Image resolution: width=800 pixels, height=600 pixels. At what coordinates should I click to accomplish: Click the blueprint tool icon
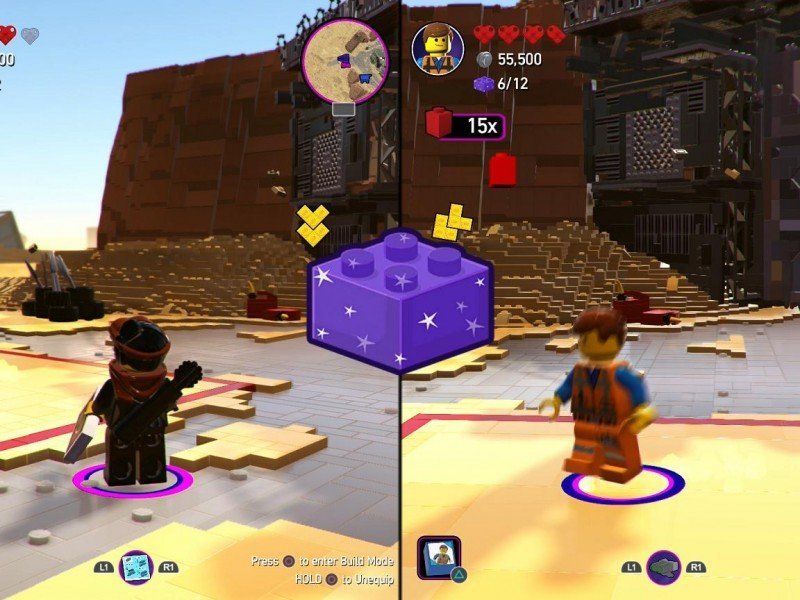pyautogui.click(x=135, y=567)
